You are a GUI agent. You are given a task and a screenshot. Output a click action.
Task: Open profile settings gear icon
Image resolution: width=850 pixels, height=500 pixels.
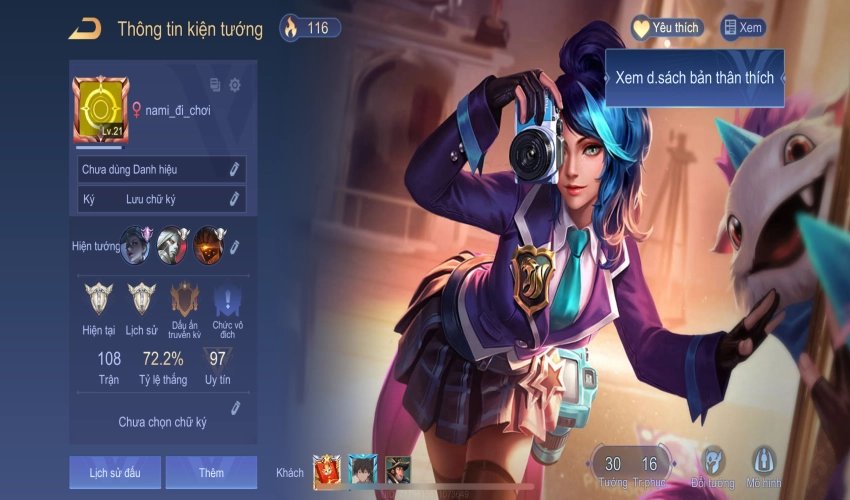(235, 85)
